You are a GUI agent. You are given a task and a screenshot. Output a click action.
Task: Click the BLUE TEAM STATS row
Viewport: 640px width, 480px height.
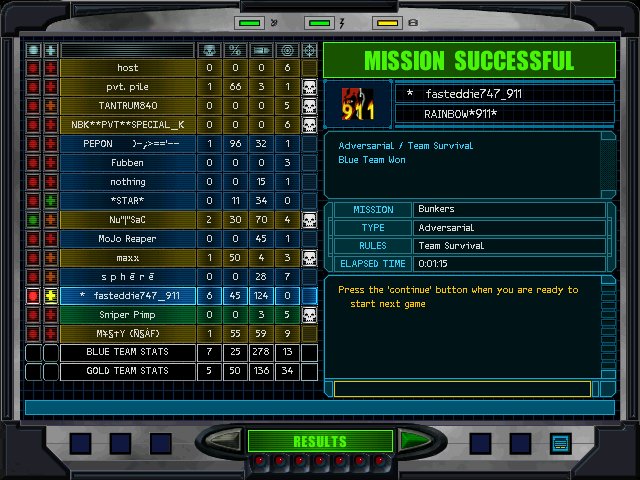(x=127, y=353)
